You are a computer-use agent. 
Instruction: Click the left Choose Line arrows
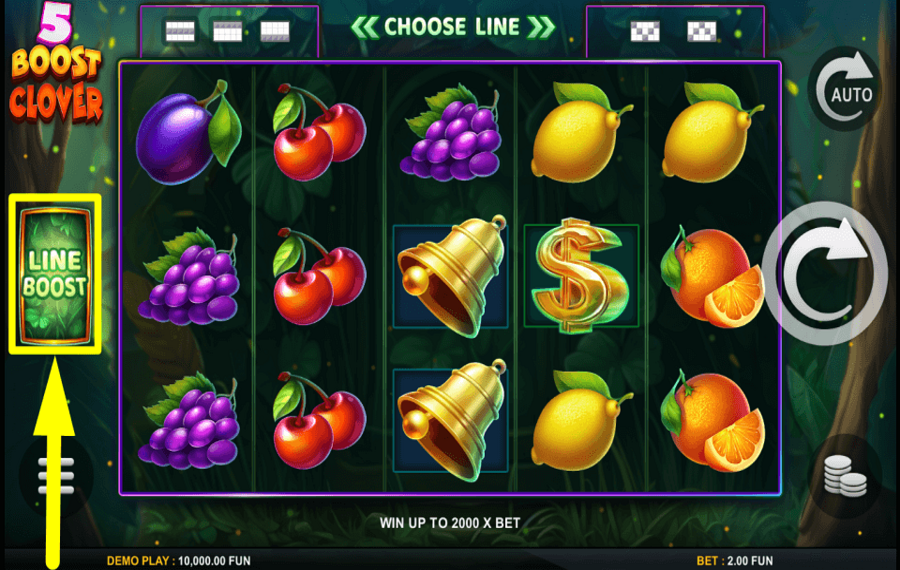tap(365, 26)
